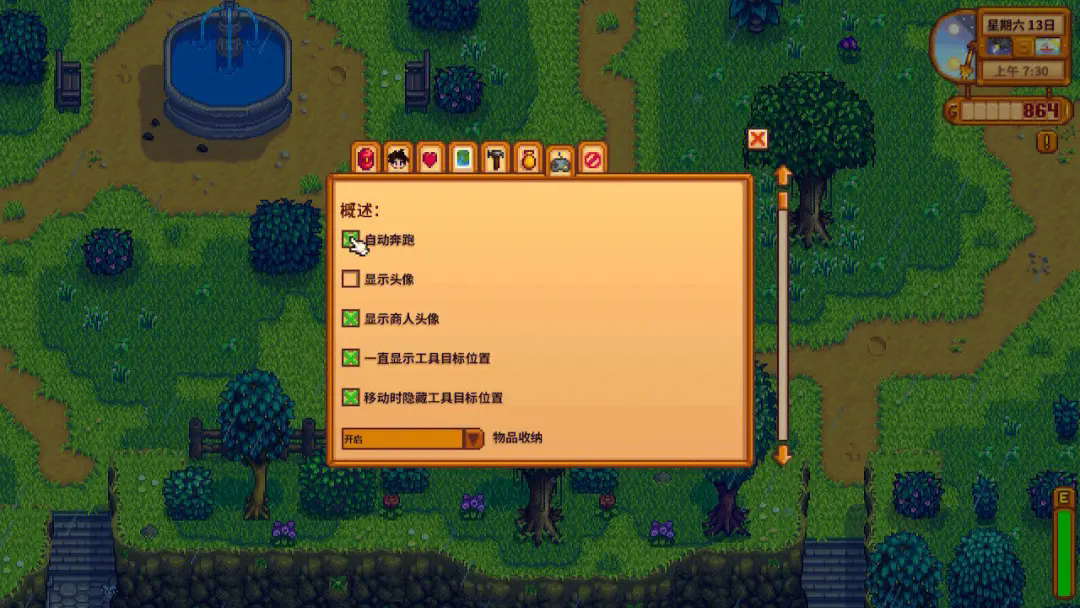Open the red exit game tab
The image size is (1080, 608).
593,159
